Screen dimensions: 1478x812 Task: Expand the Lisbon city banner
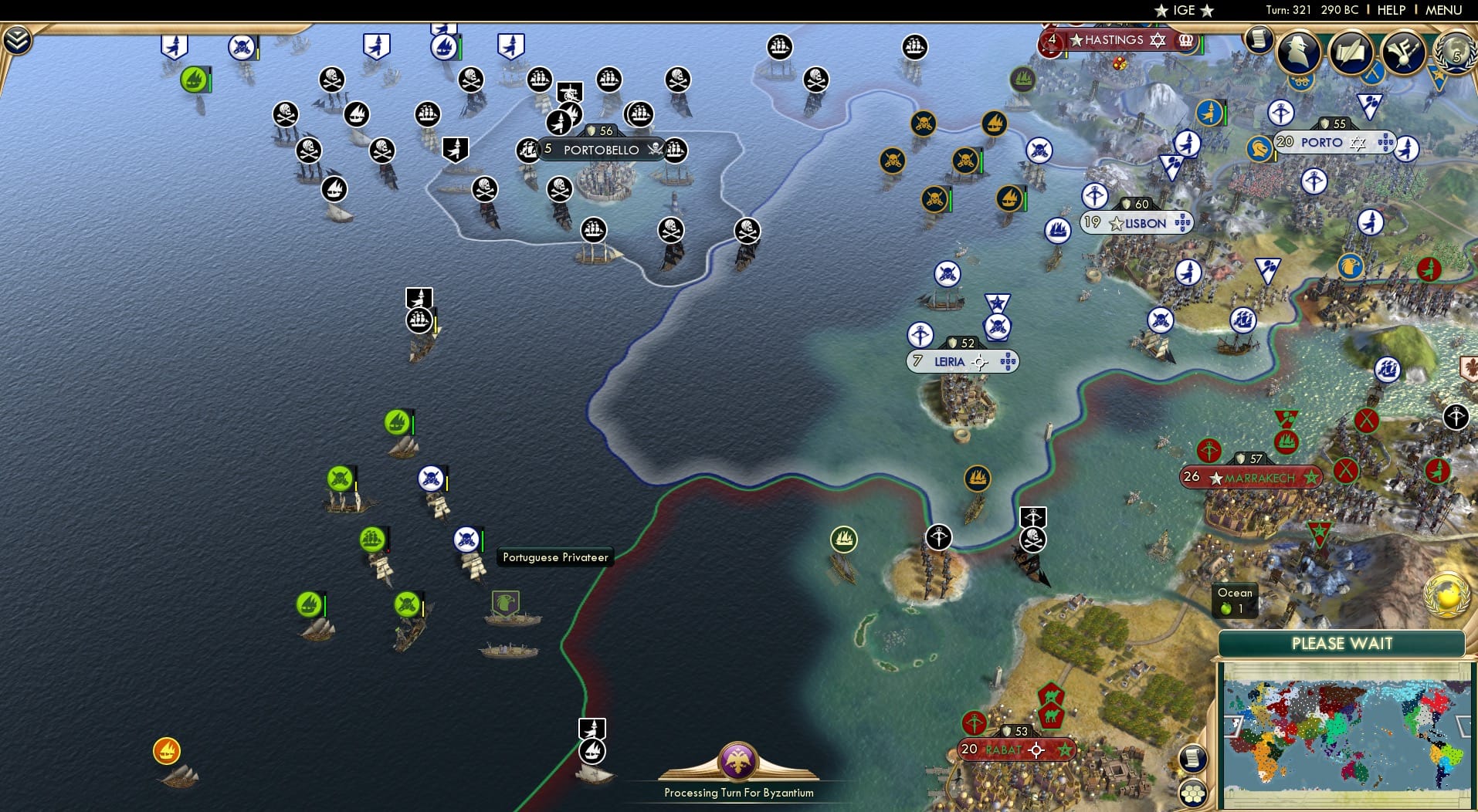[x=1137, y=222]
